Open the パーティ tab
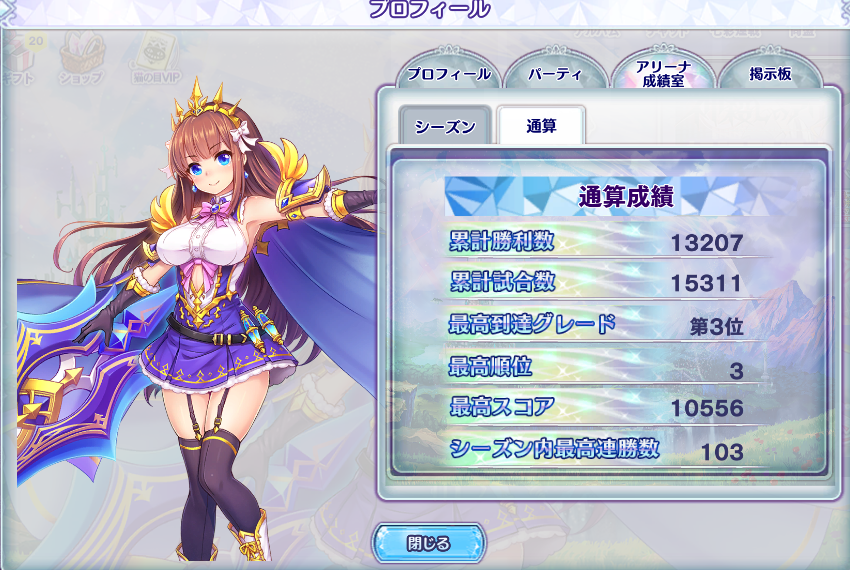The image size is (850, 570). click(x=556, y=74)
